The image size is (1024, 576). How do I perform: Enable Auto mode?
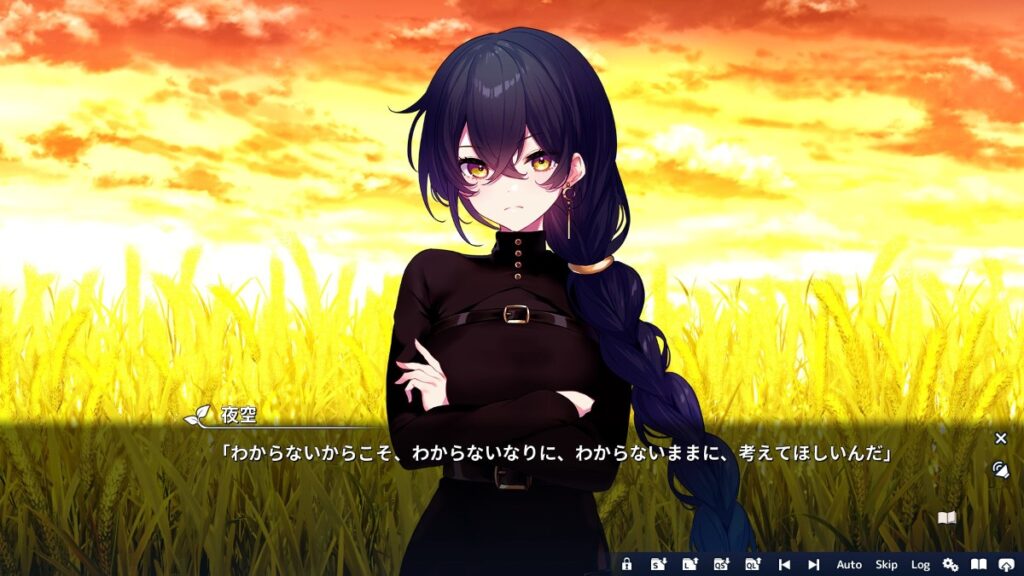coord(849,565)
